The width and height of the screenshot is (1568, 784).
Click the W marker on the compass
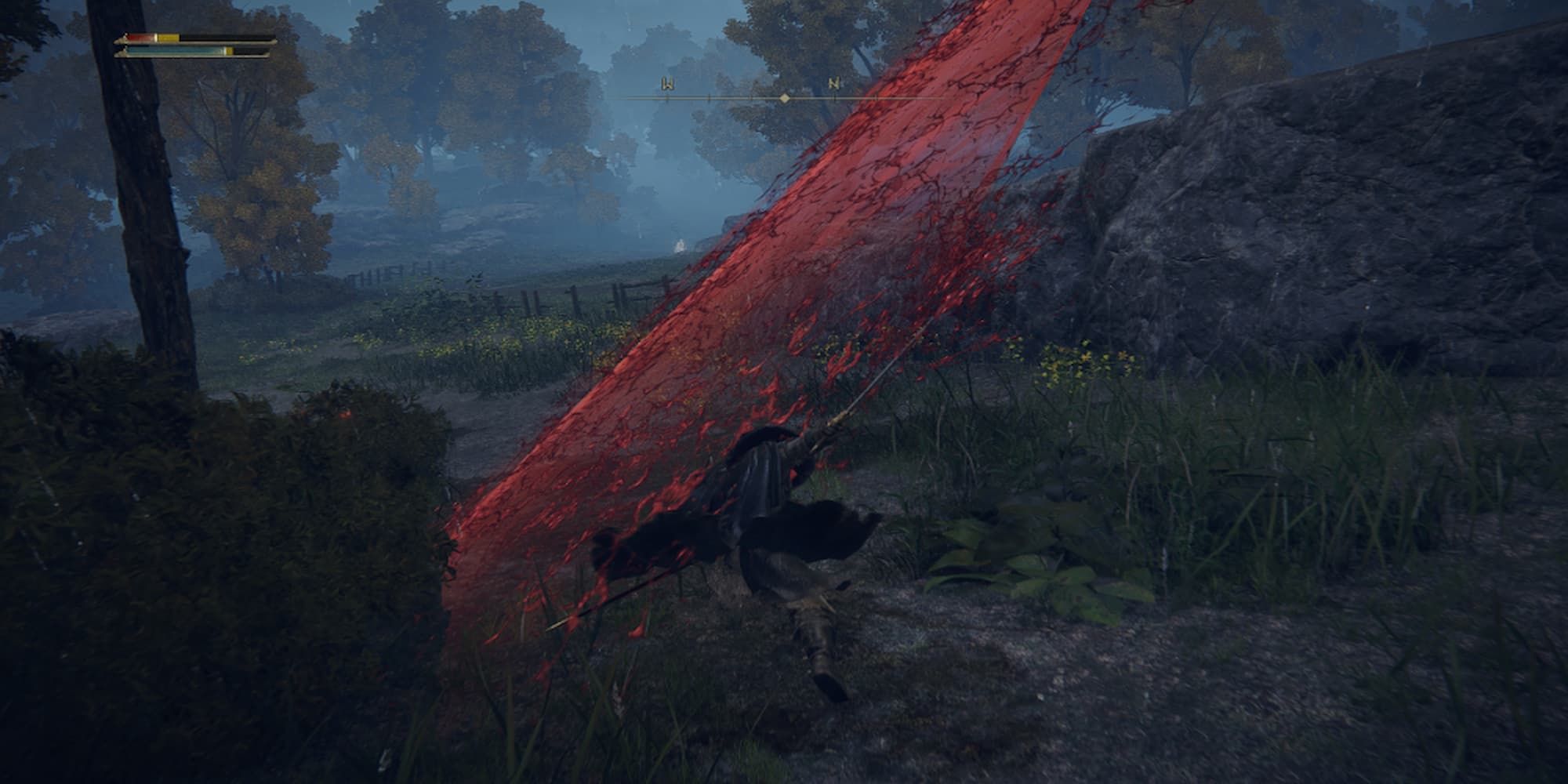coord(669,83)
